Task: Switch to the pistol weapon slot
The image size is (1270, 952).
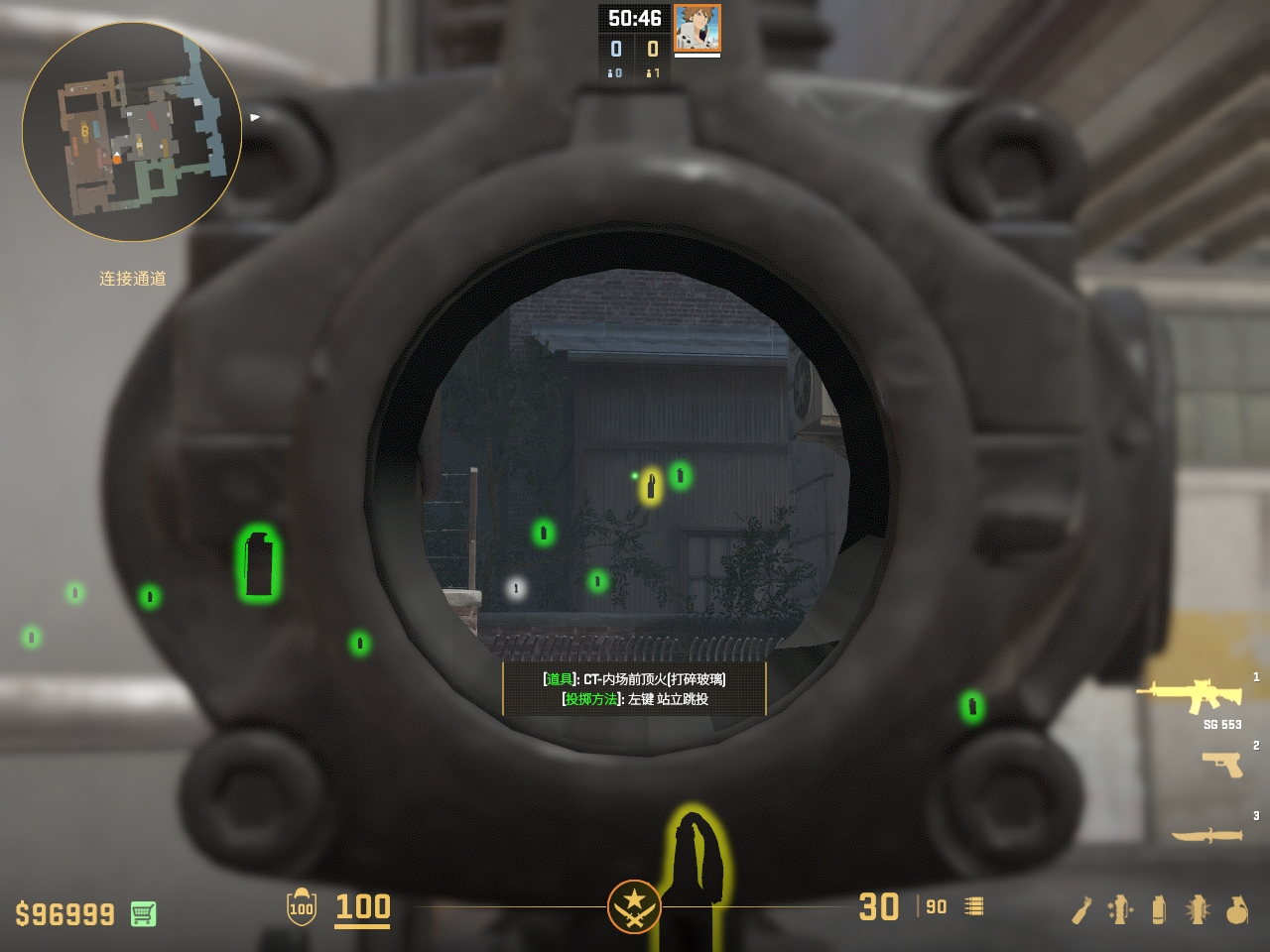Action: coord(1222,764)
